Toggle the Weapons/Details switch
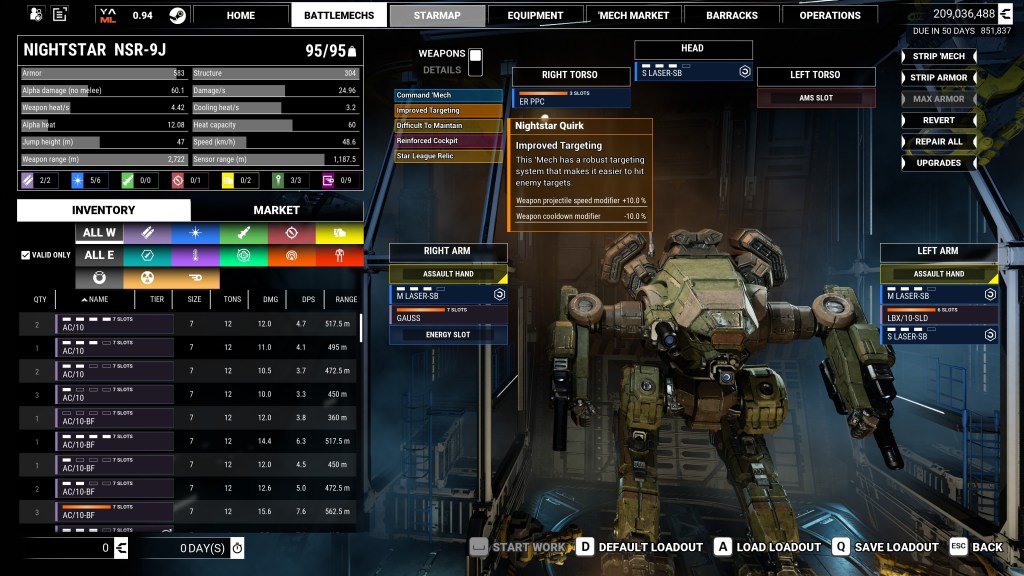The height and width of the screenshot is (576, 1024). pos(475,61)
